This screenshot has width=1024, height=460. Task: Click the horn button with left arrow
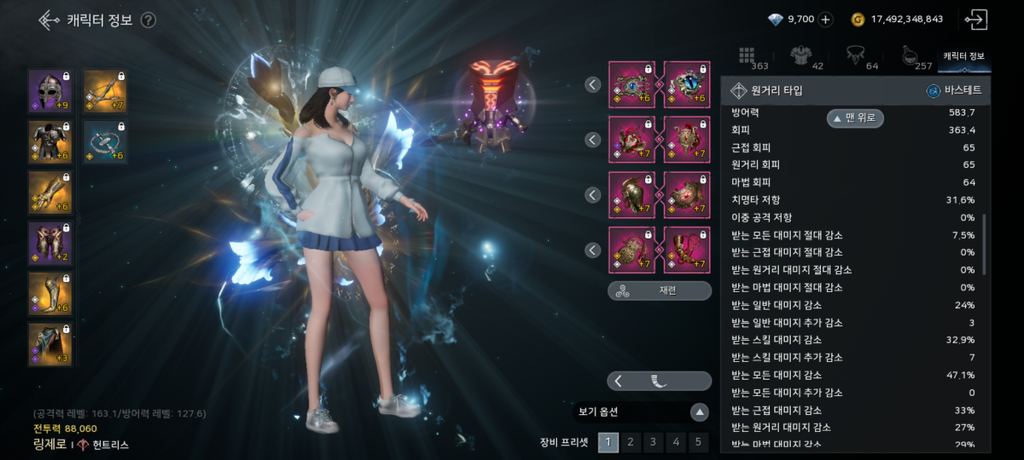(x=659, y=381)
